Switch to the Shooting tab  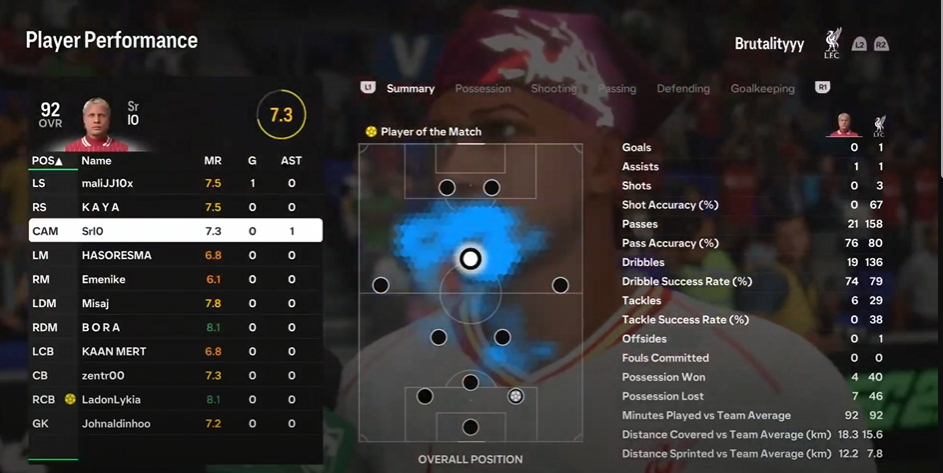pyautogui.click(x=553, y=88)
